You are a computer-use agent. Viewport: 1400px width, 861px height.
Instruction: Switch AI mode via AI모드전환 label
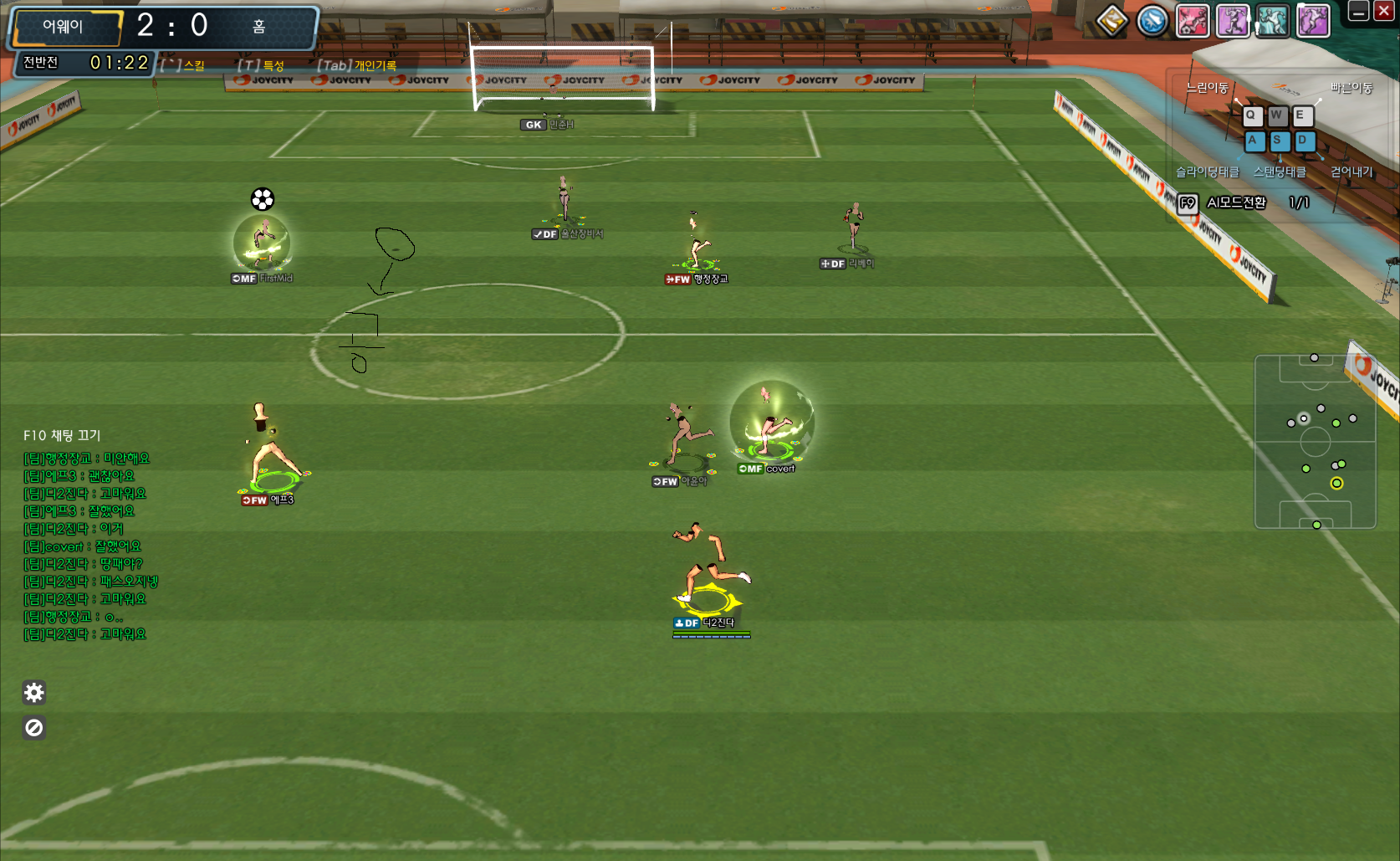coord(1235,202)
